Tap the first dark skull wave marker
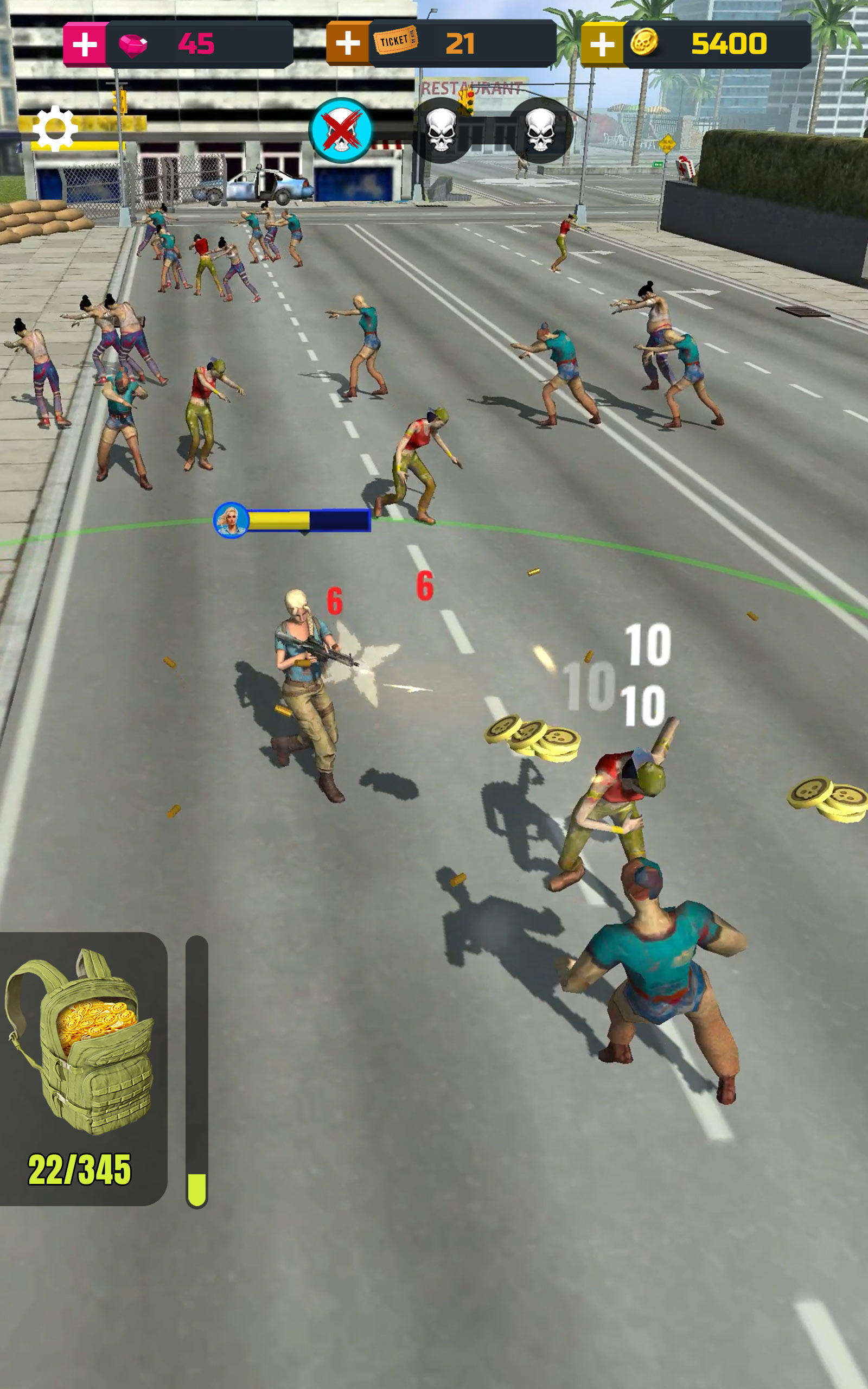 (443, 131)
